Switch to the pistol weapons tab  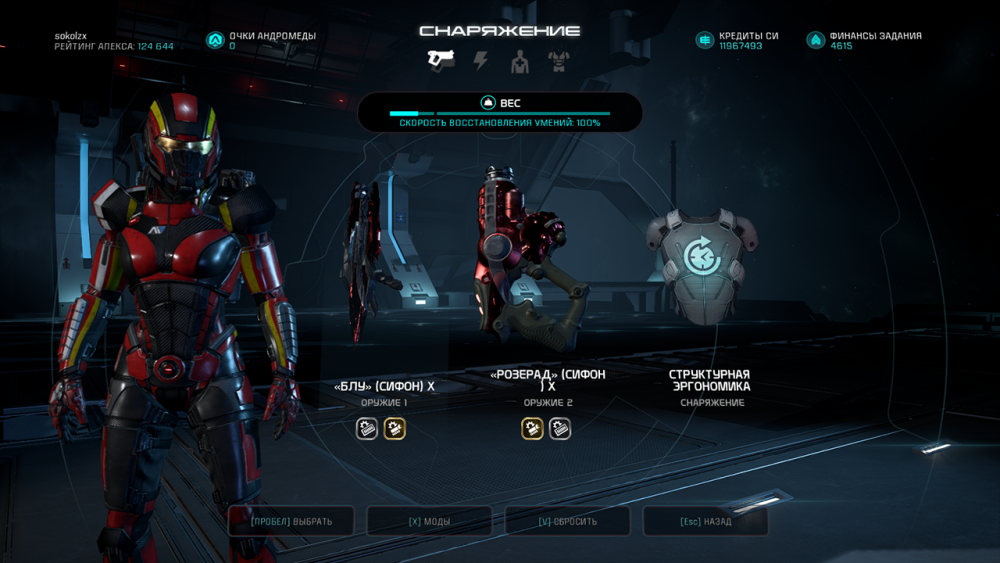coord(440,61)
